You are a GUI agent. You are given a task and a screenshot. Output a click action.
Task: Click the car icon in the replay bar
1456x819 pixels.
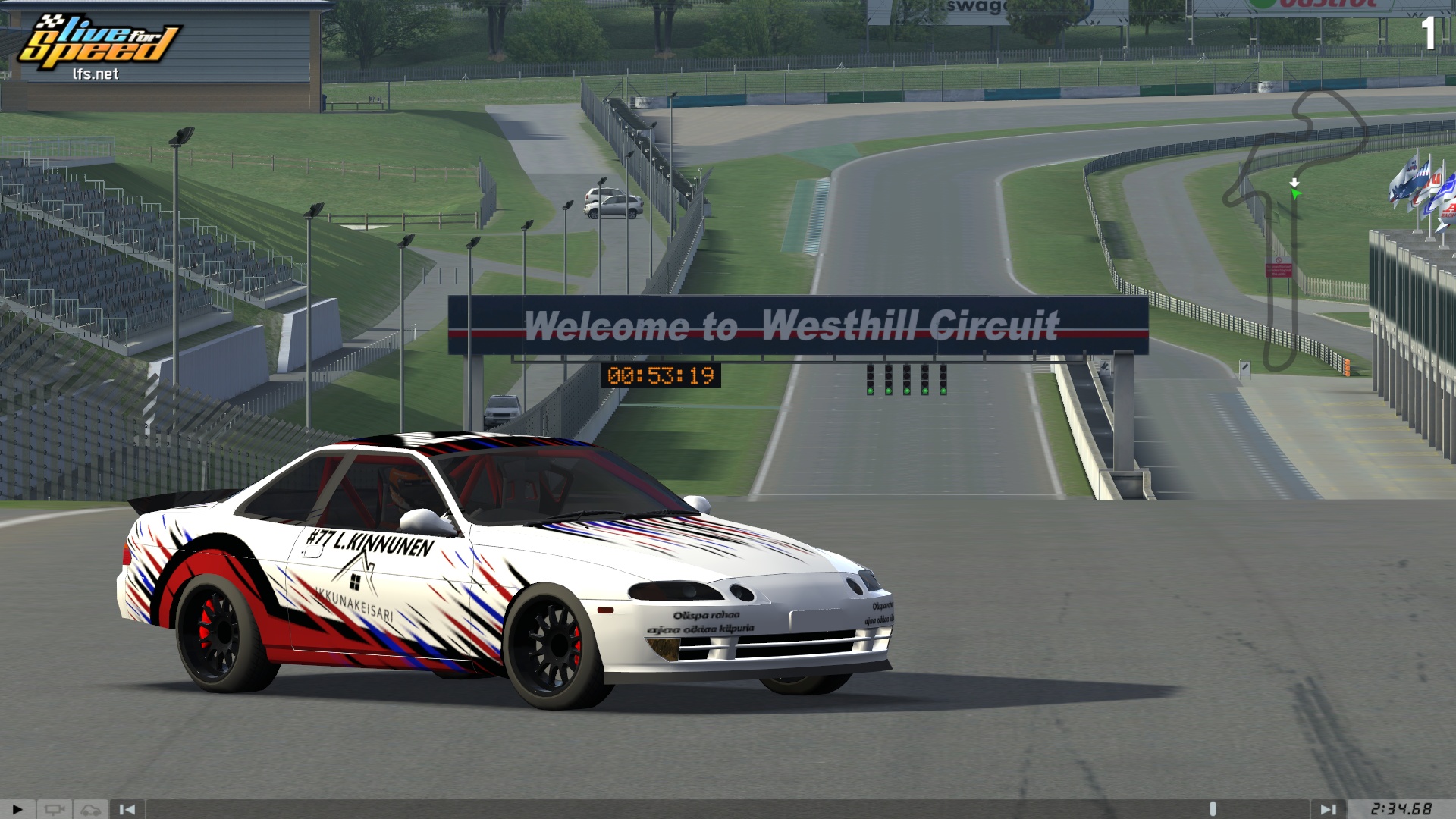coord(91,809)
